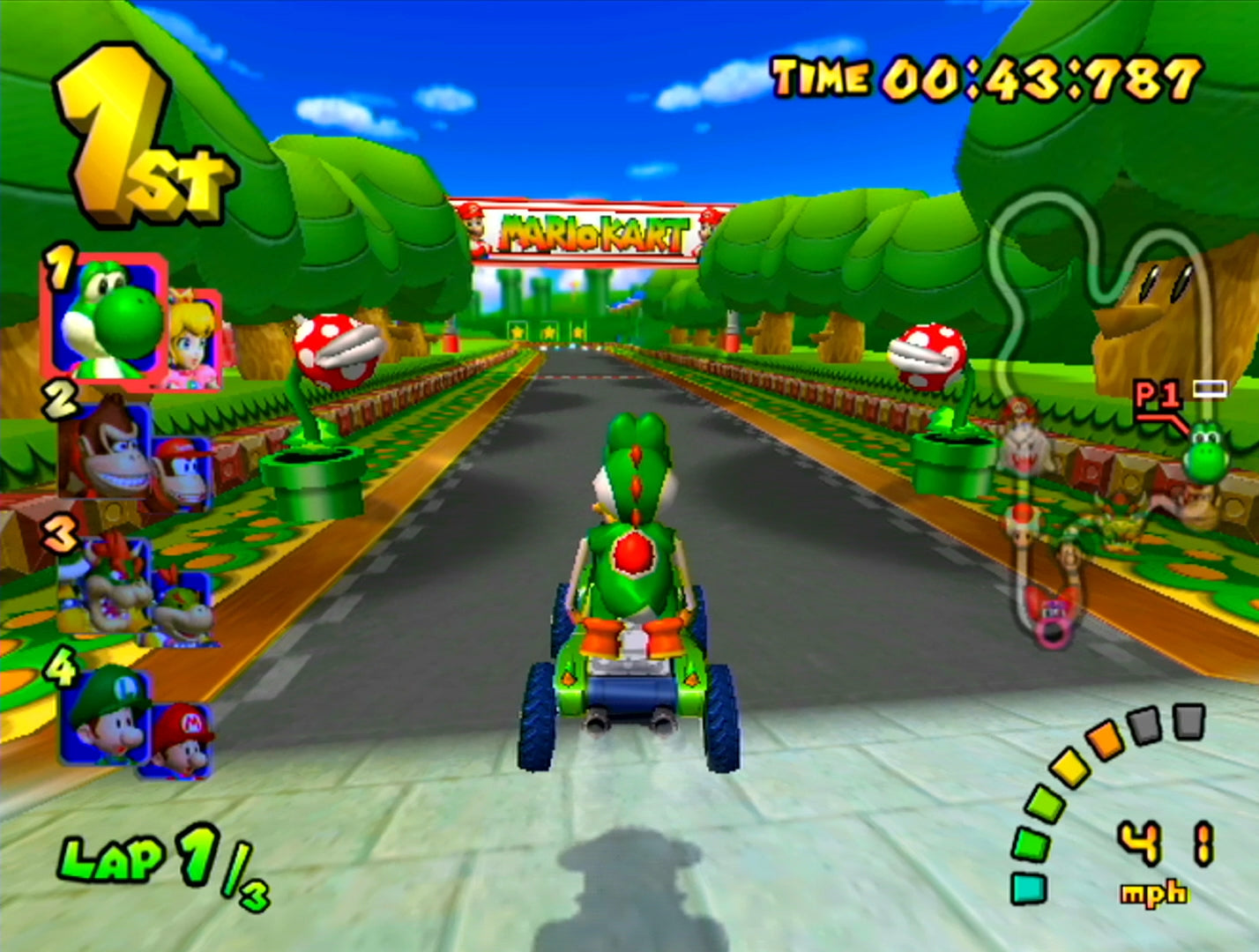Select Bowser Jr.'s portrait in the ranking
Screen dimensions: 1259x952
pos(183,606)
